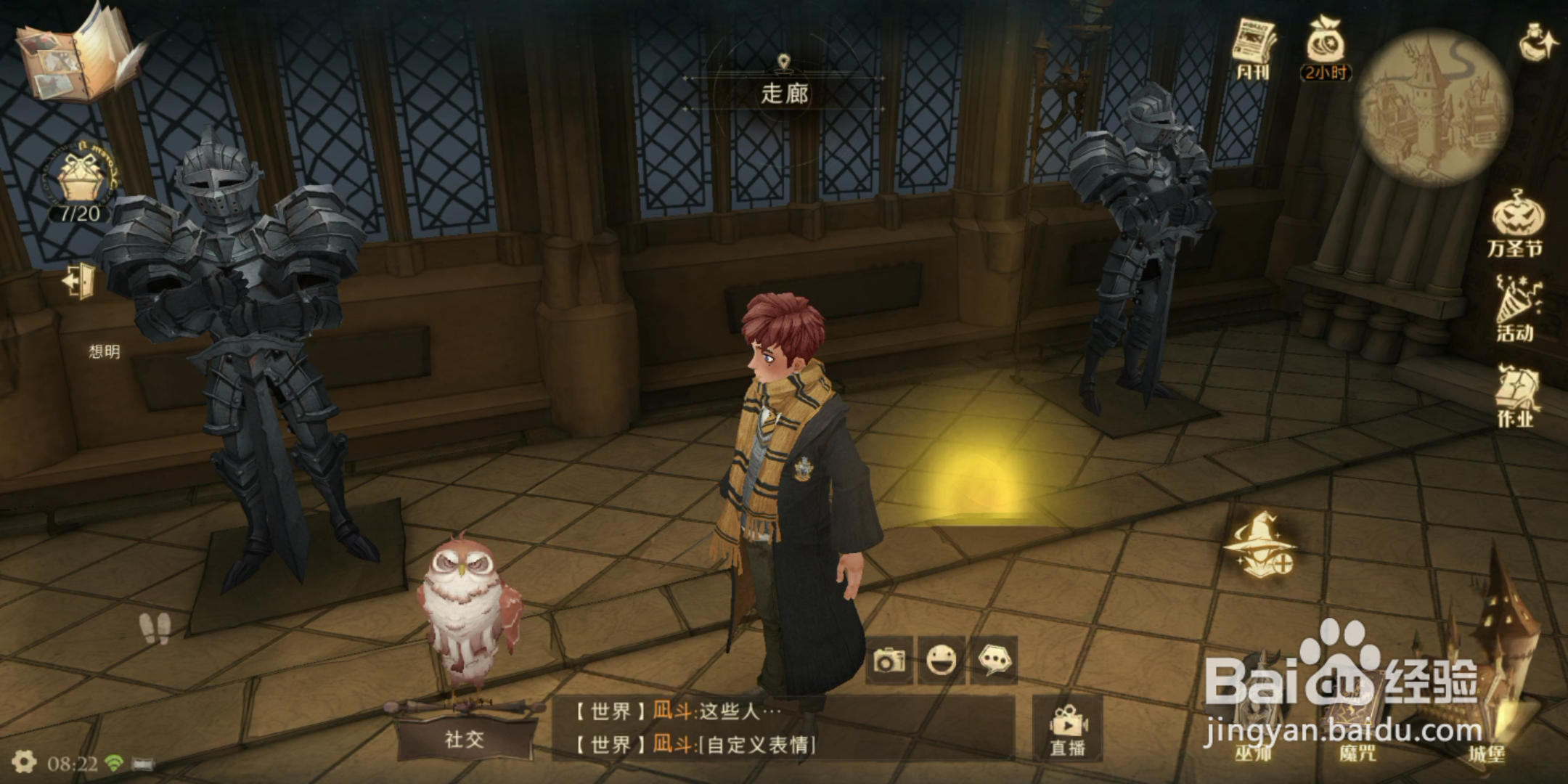This screenshot has width=1568, height=784.
Task: Open the camera photo mode
Action: (x=889, y=661)
